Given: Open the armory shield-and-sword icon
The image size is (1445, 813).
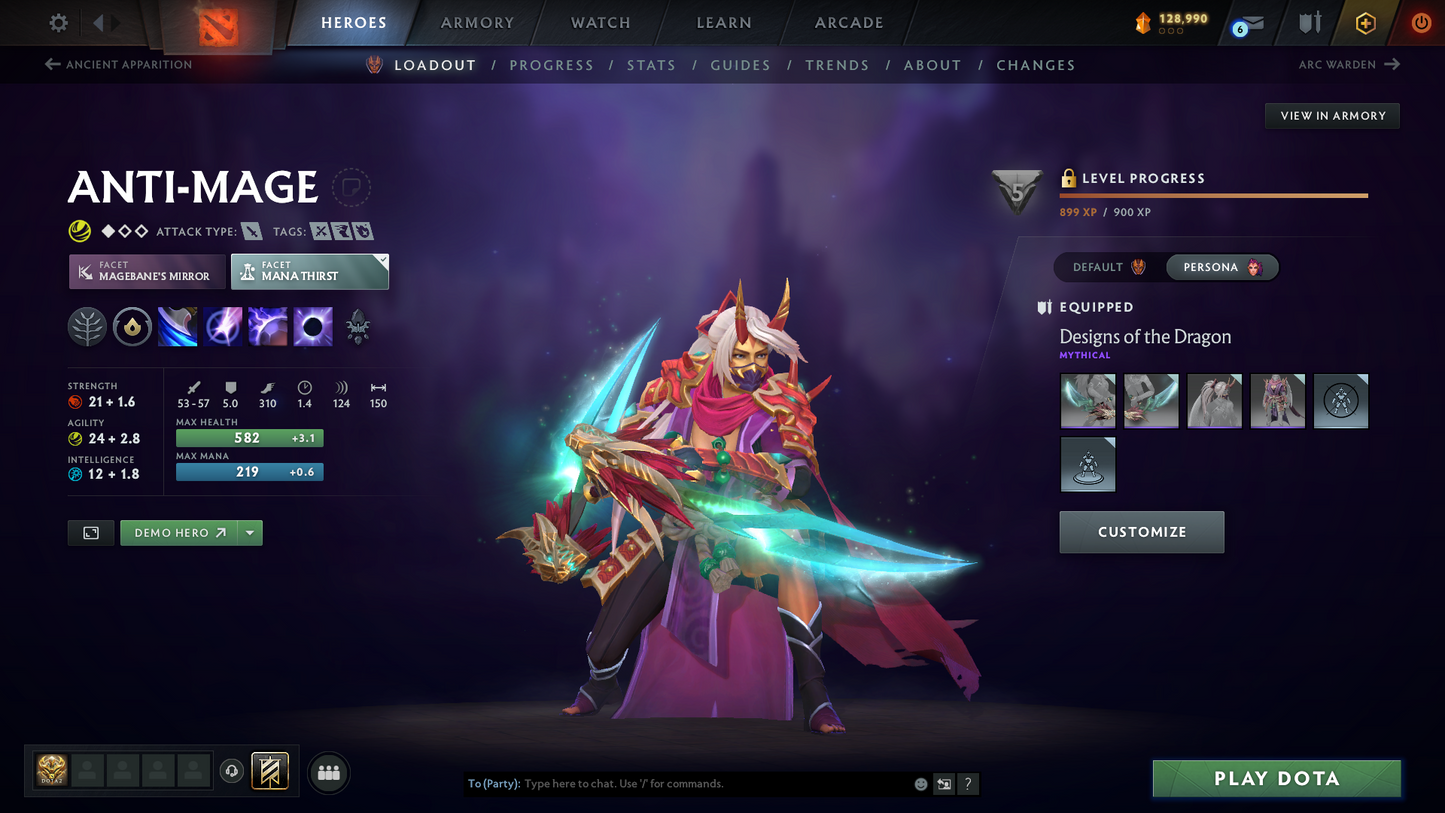Looking at the screenshot, I should click(1310, 22).
